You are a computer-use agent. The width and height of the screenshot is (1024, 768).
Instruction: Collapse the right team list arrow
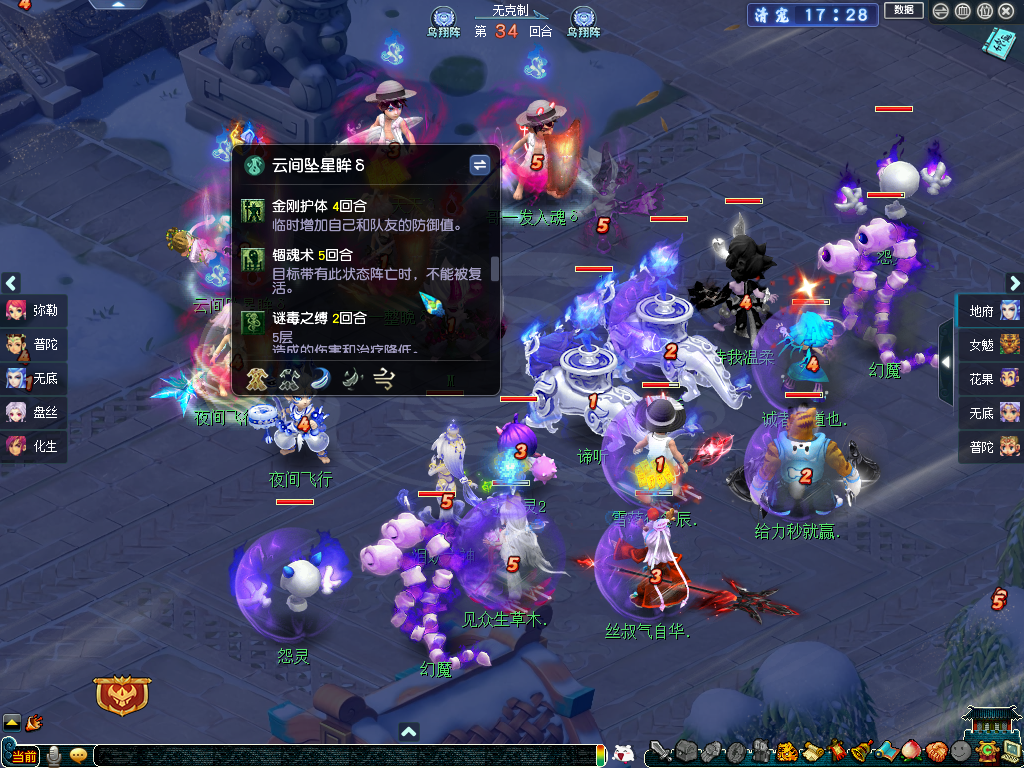coord(945,361)
